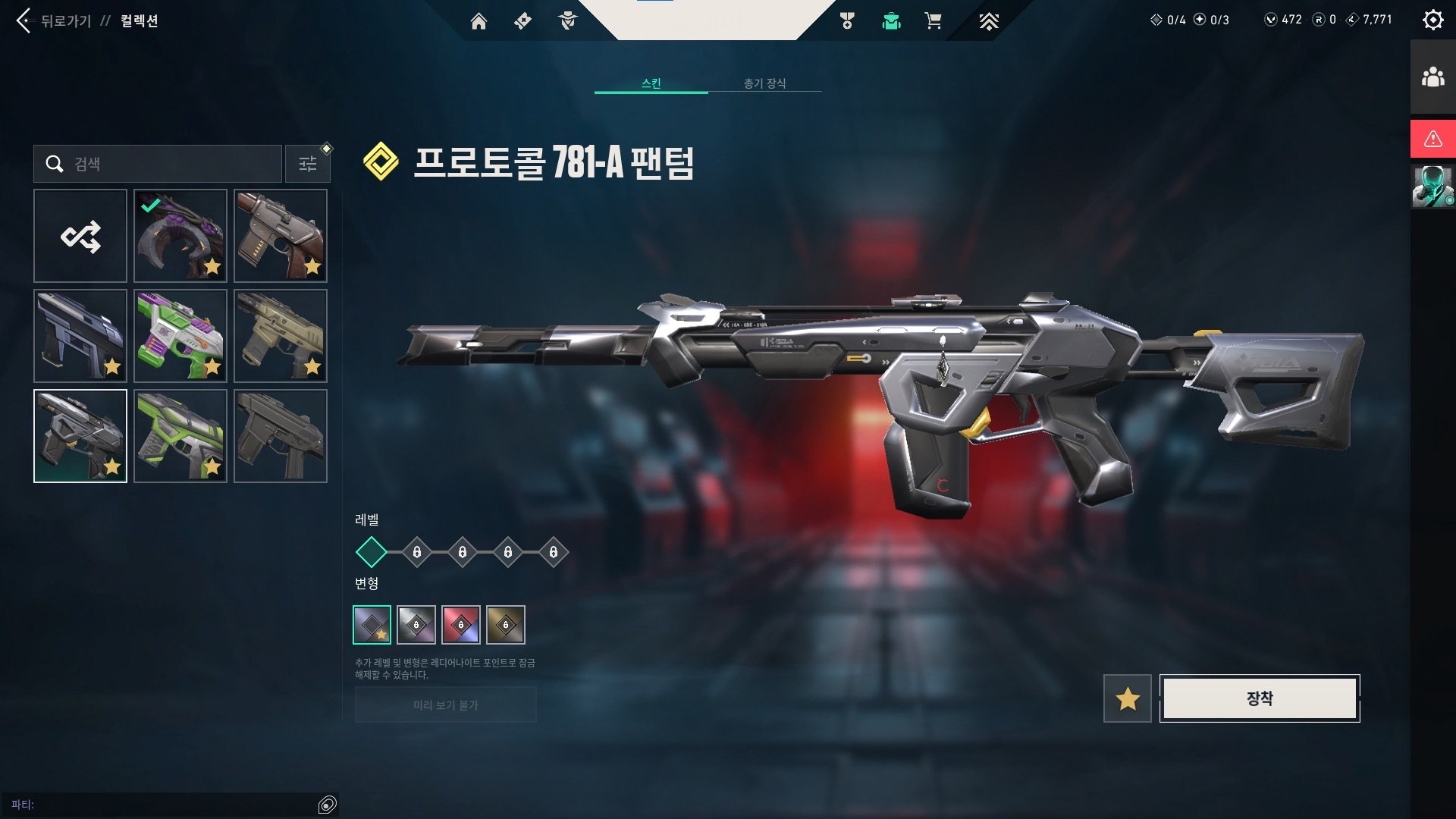Image resolution: width=1456 pixels, height=819 pixels.
Task: Open the friends social panel icon
Action: point(1432,77)
